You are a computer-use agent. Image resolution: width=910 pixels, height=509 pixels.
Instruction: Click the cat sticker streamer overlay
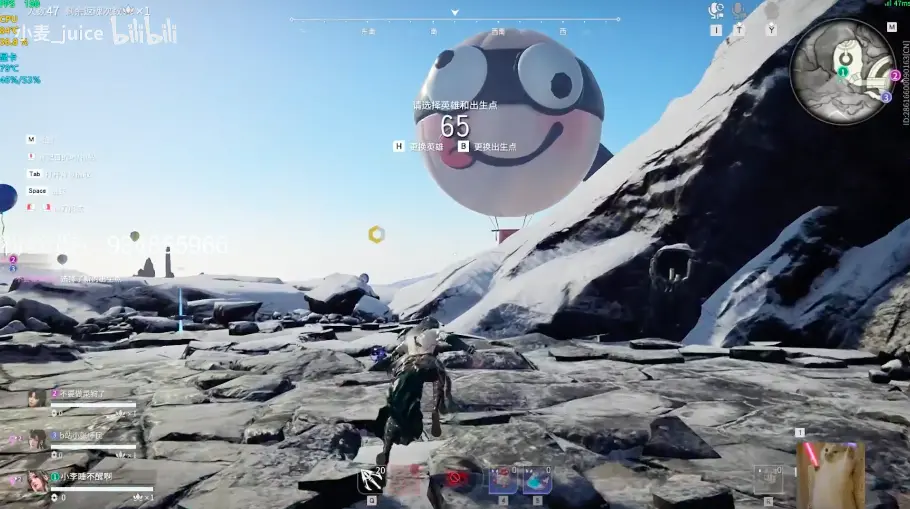click(x=830, y=470)
